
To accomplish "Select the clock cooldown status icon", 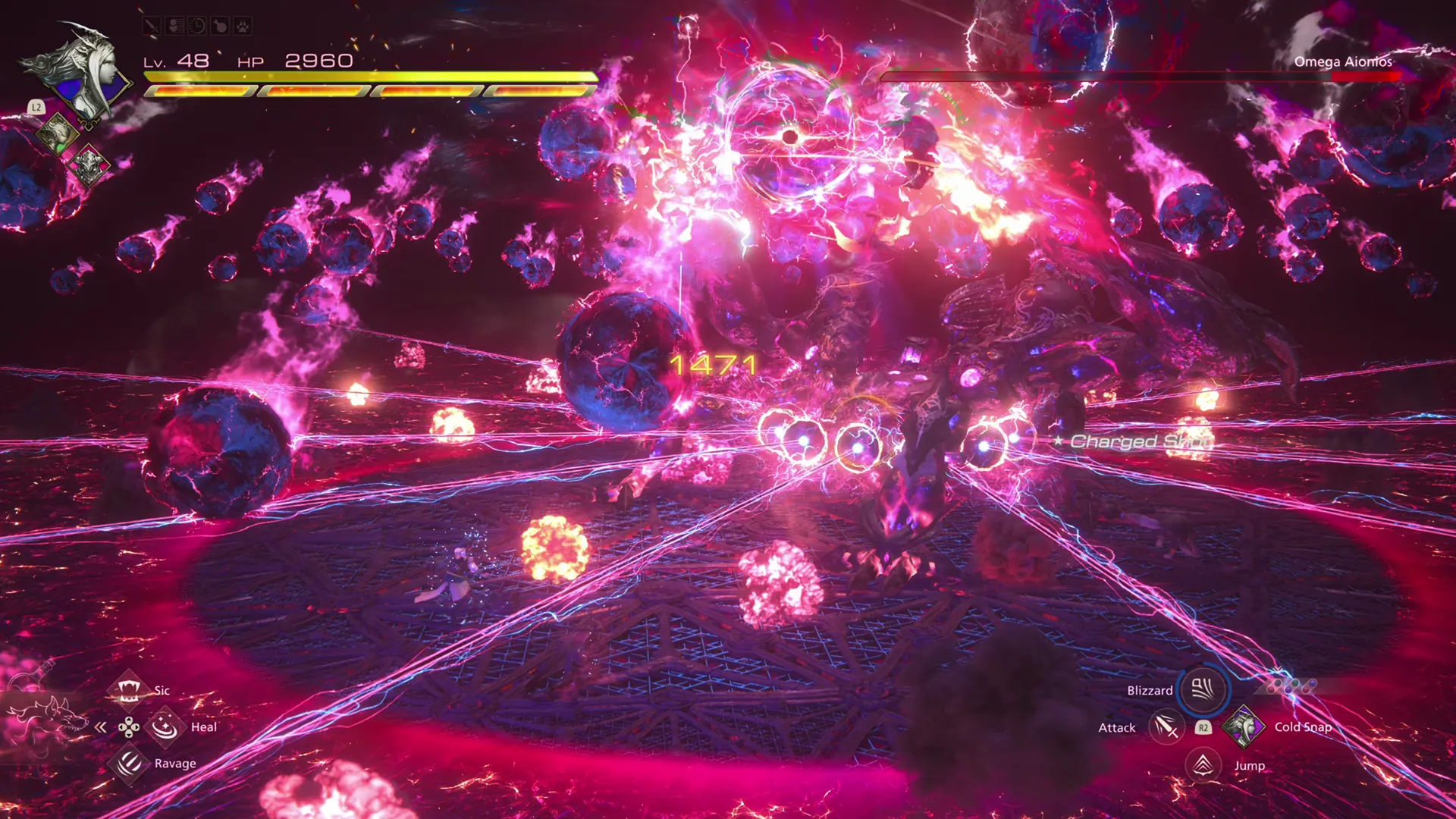I will tap(196, 25).
